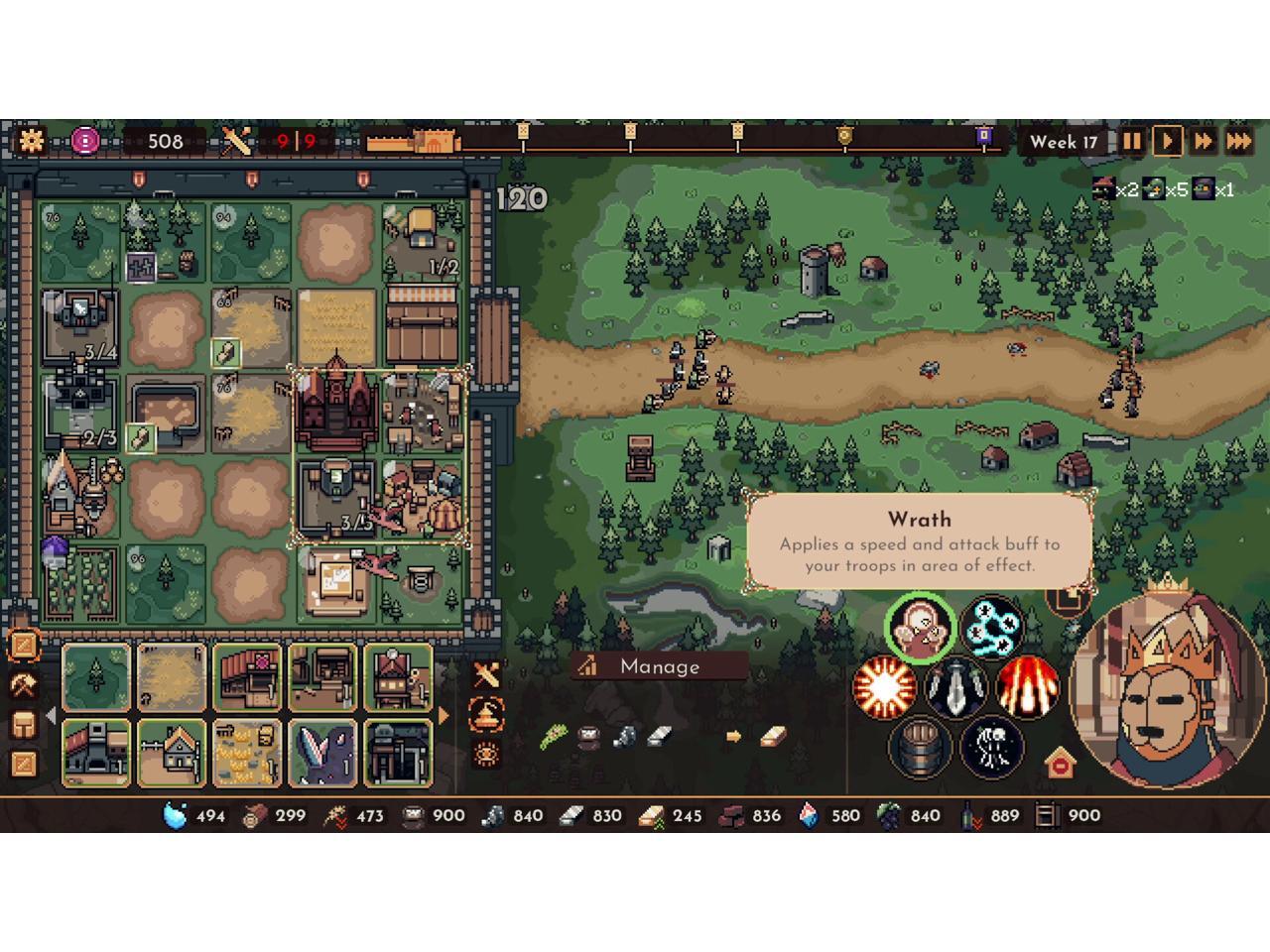The width and height of the screenshot is (1270, 952).
Task: Choose the pine forest tile card
Action: point(96,677)
